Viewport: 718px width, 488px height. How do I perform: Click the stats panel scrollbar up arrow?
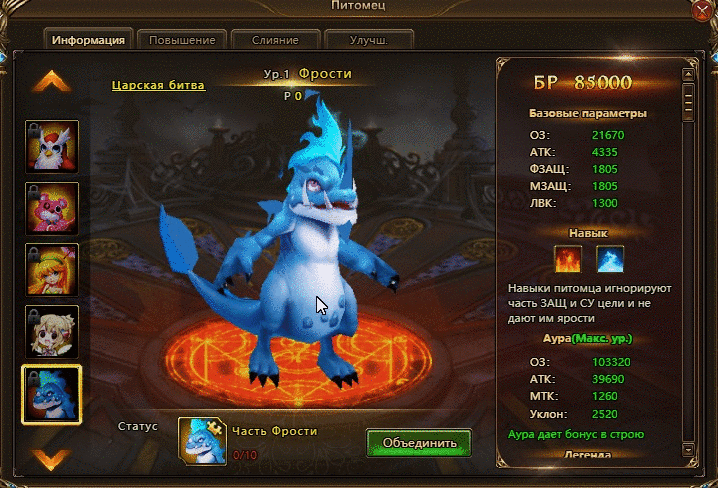(x=688, y=71)
